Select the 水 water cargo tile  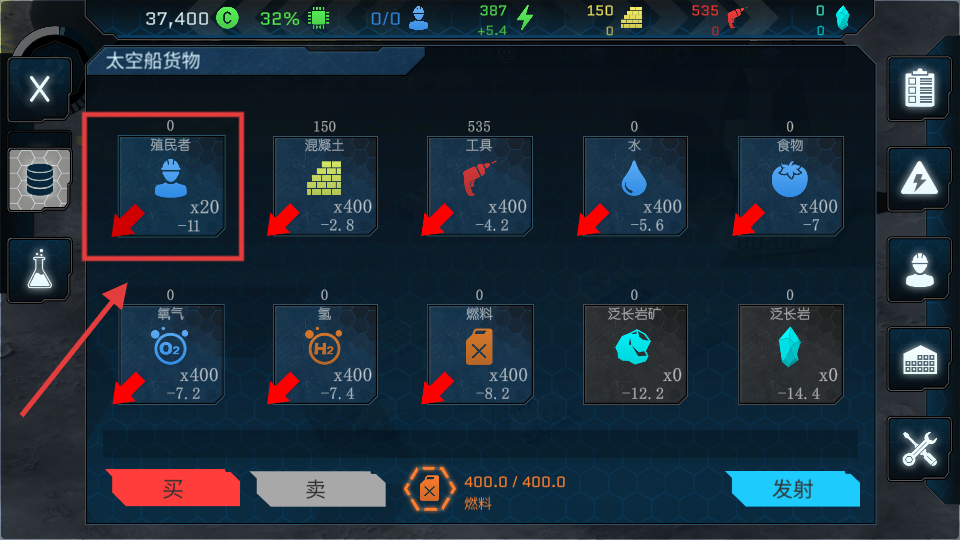click(x=634, y=186)
